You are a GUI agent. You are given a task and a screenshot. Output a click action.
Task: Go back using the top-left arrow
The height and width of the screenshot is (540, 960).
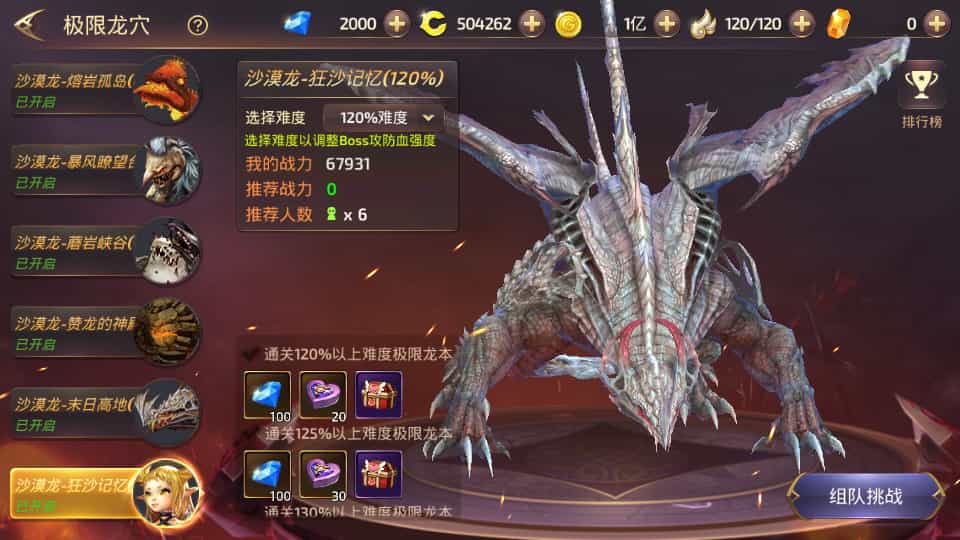click(28, 25)
